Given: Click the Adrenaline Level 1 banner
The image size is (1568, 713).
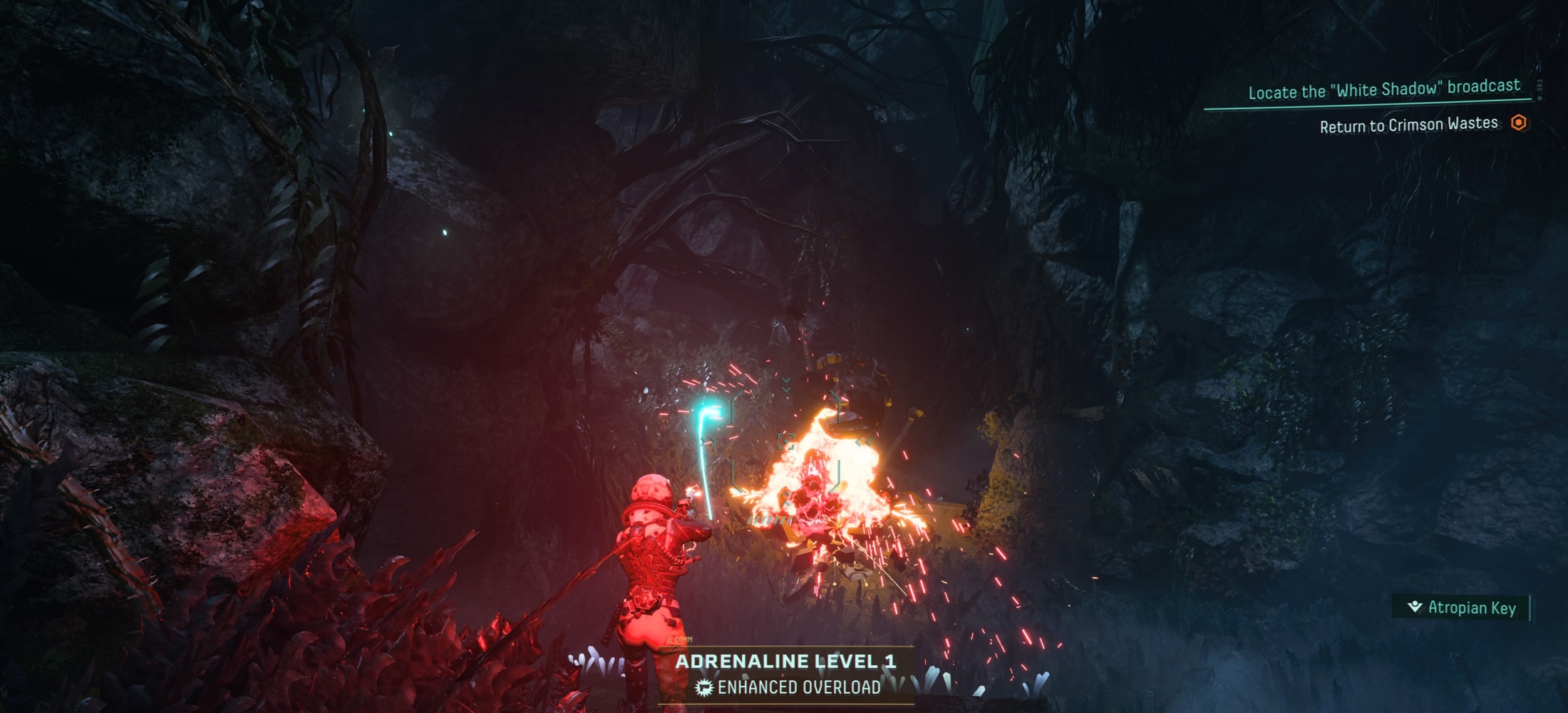Looking at the screenshot, I should tap(785, 662).
